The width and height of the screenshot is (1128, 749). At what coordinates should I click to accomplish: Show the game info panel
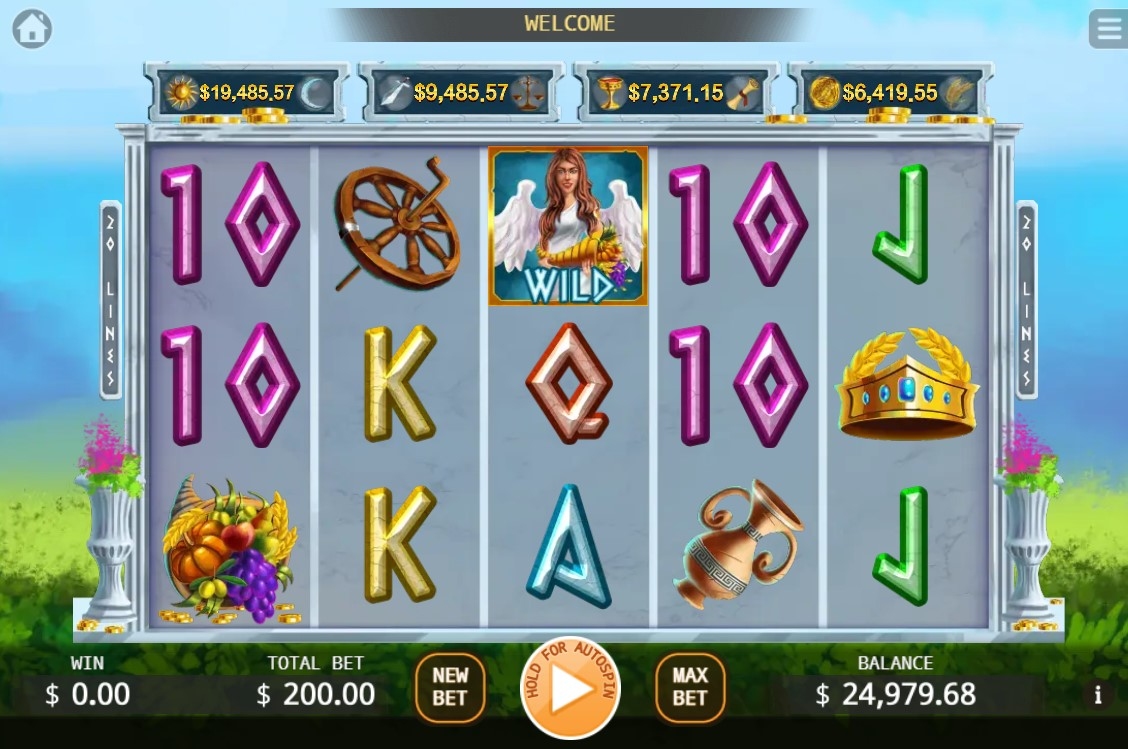click(1098, 695)
